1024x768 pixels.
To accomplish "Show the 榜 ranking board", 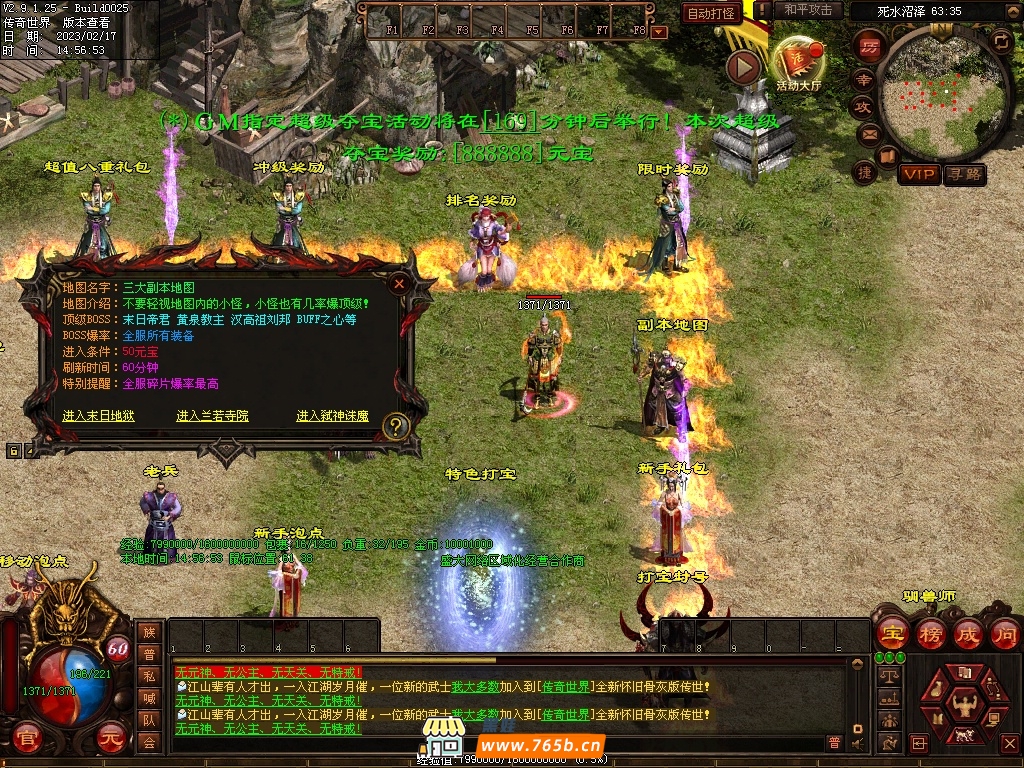I will pyautogui.click(x=929, y=633).
